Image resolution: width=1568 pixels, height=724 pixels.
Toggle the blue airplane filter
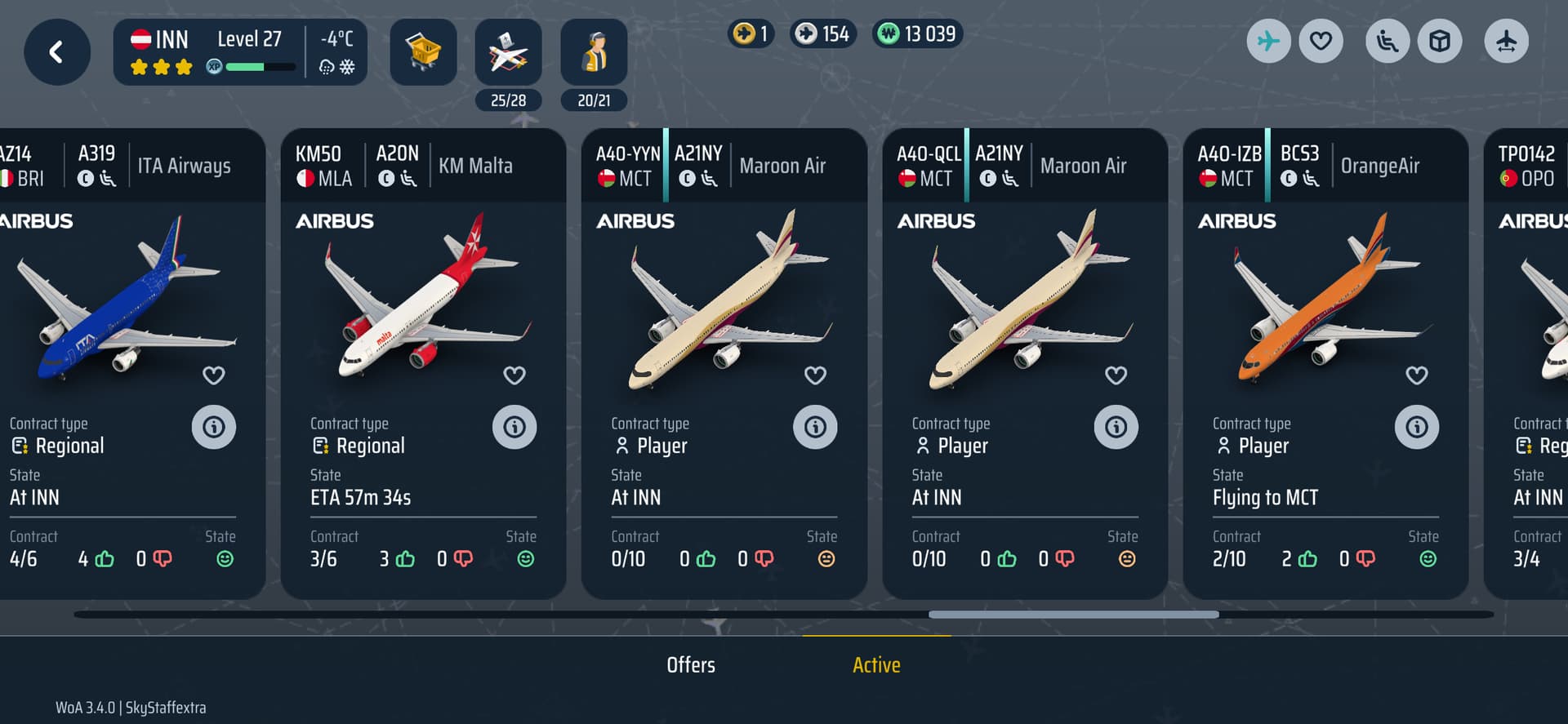[1268, 41]
